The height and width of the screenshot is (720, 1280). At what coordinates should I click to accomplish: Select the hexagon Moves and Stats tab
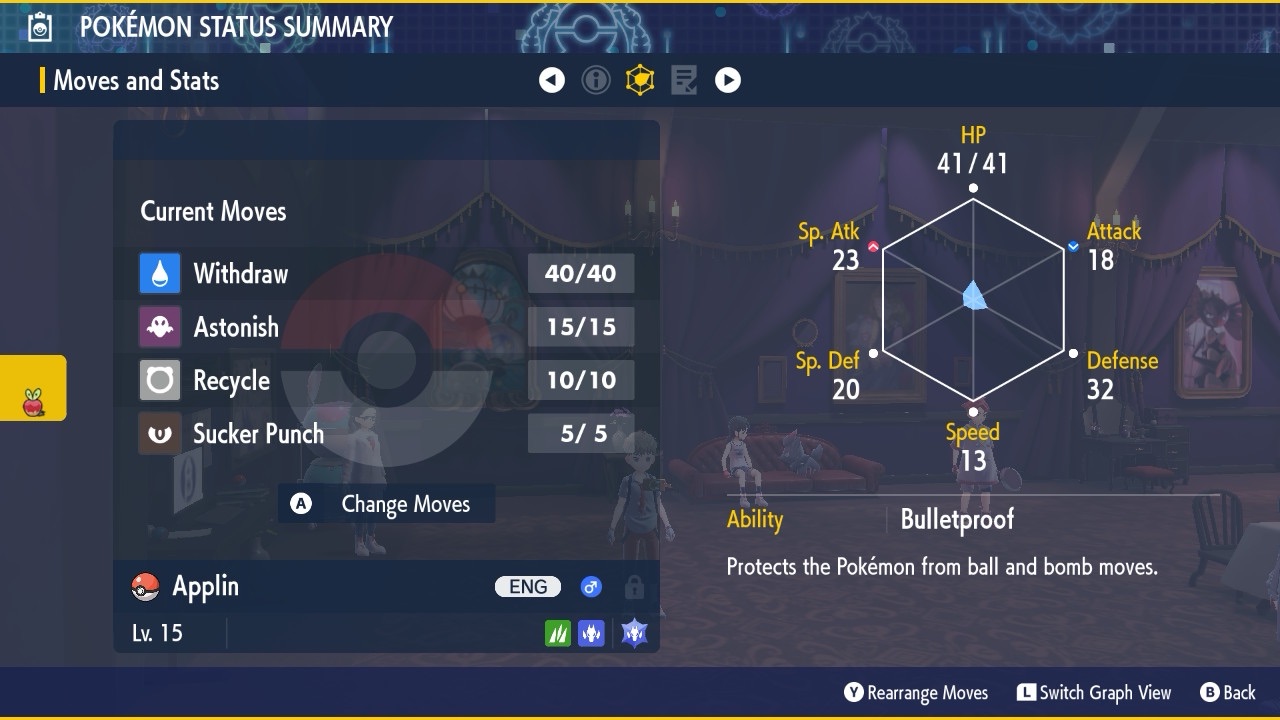point(640,80)
